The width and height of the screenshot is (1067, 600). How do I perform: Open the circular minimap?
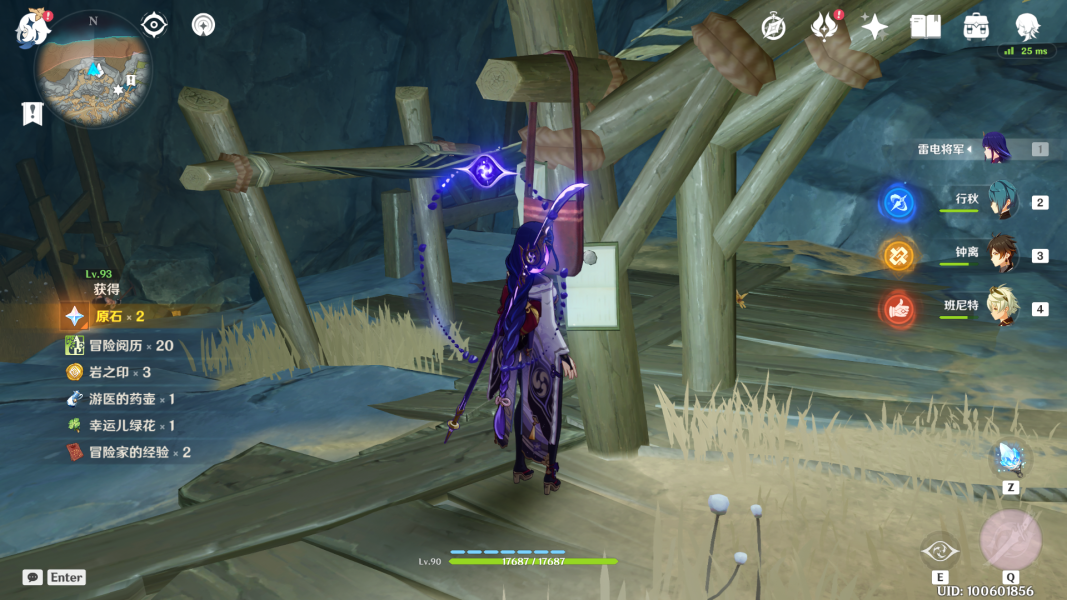pos(93,70)
